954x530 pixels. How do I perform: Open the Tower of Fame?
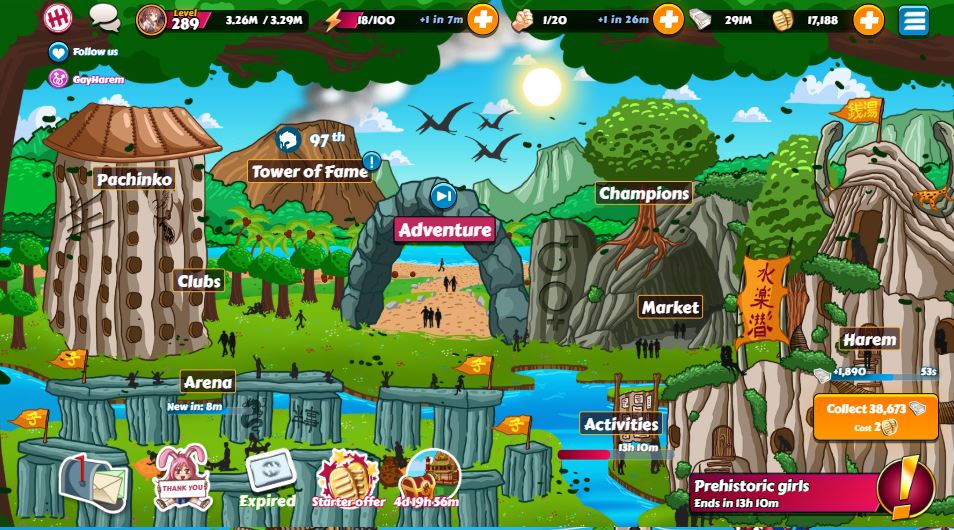click(310, 171)
